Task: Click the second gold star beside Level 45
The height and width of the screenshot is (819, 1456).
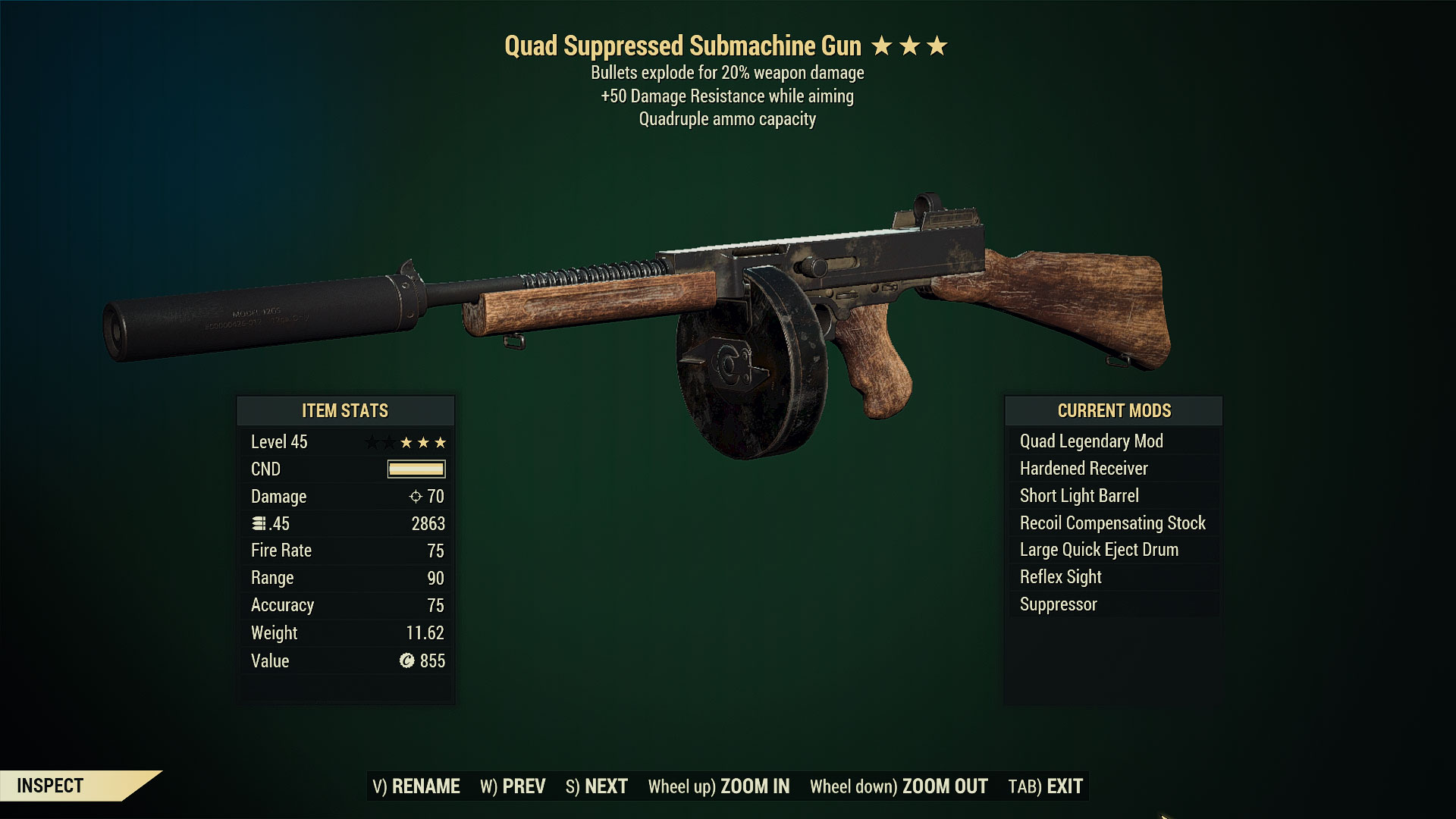Action: [424, 442]
